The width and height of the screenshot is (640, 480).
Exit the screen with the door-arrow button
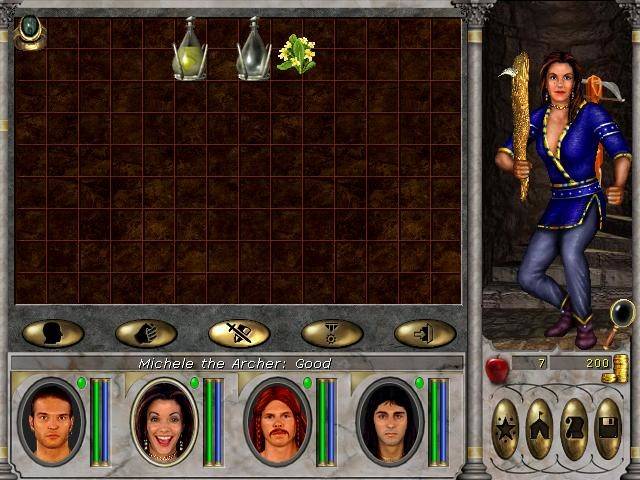(x=425, y=333)
